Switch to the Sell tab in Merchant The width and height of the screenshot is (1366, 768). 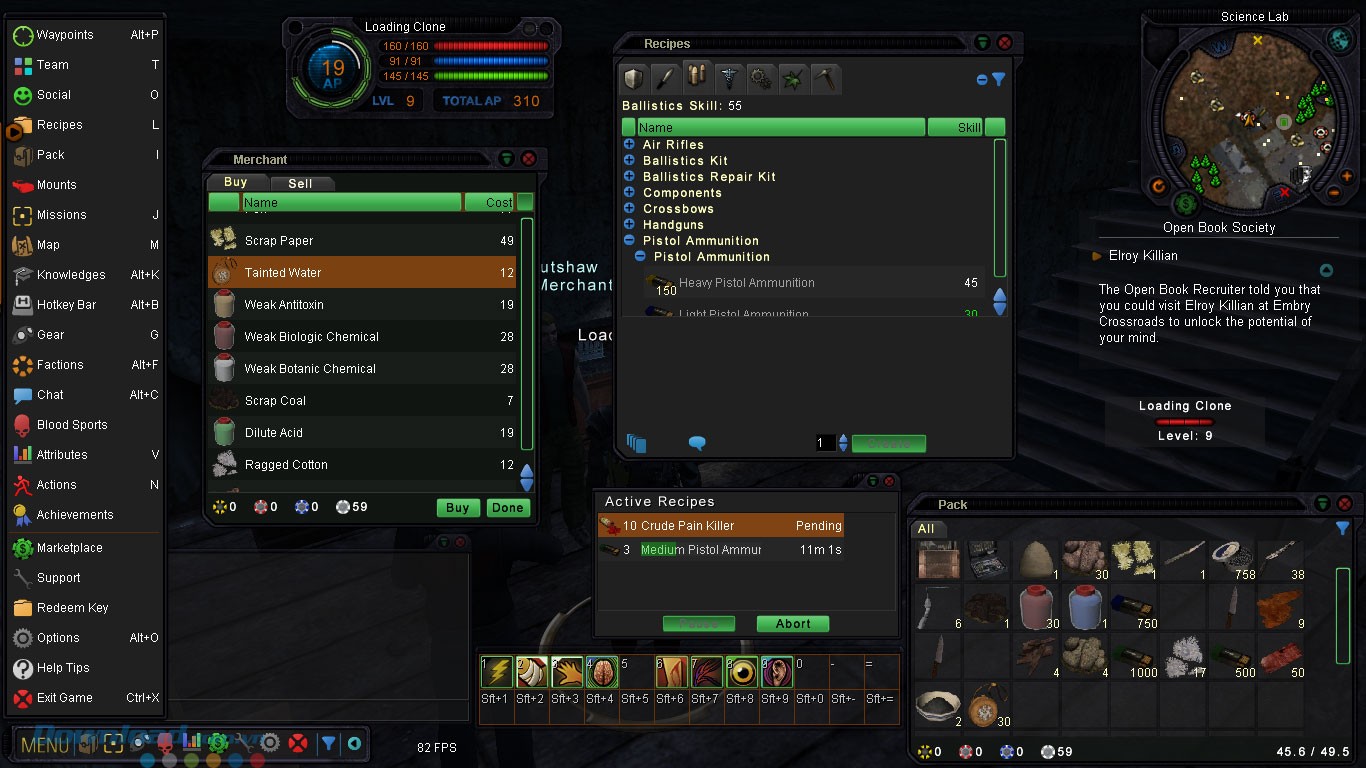300,183
